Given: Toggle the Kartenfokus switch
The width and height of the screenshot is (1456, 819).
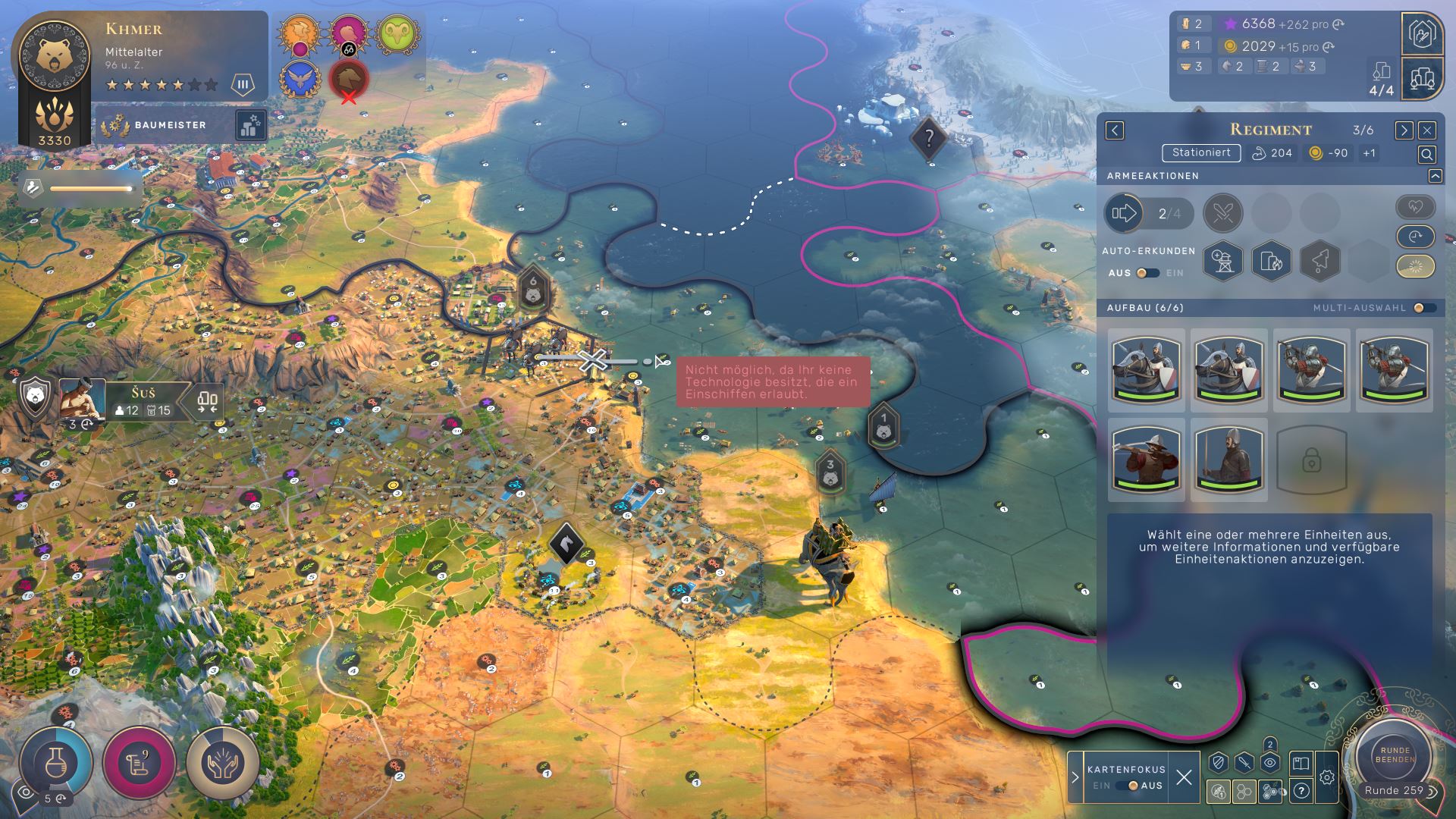Looking at the screenshot, I should click(x=1131, y=786).
